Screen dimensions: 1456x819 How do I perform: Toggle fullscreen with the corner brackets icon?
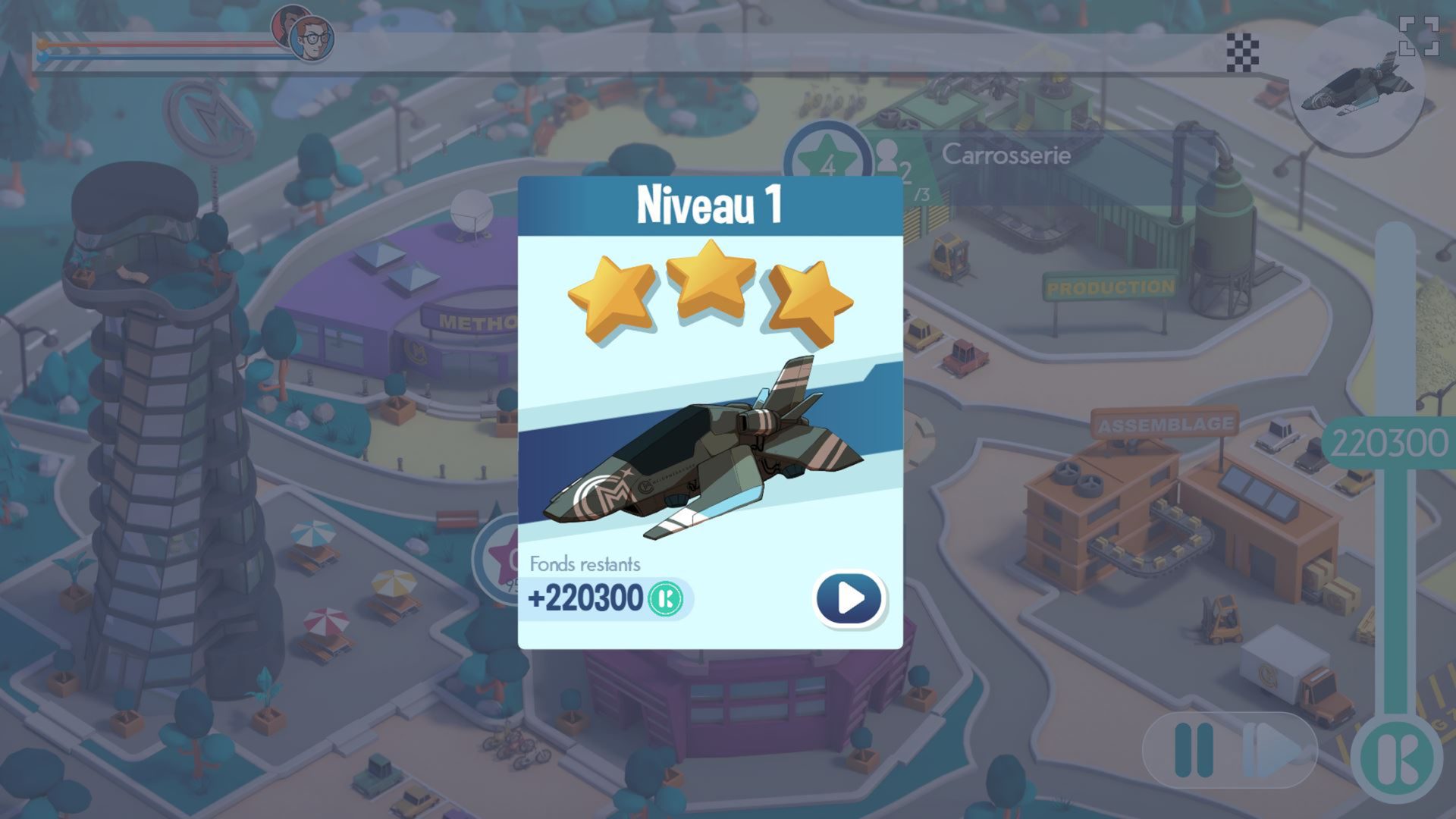tap(1418, 36)
